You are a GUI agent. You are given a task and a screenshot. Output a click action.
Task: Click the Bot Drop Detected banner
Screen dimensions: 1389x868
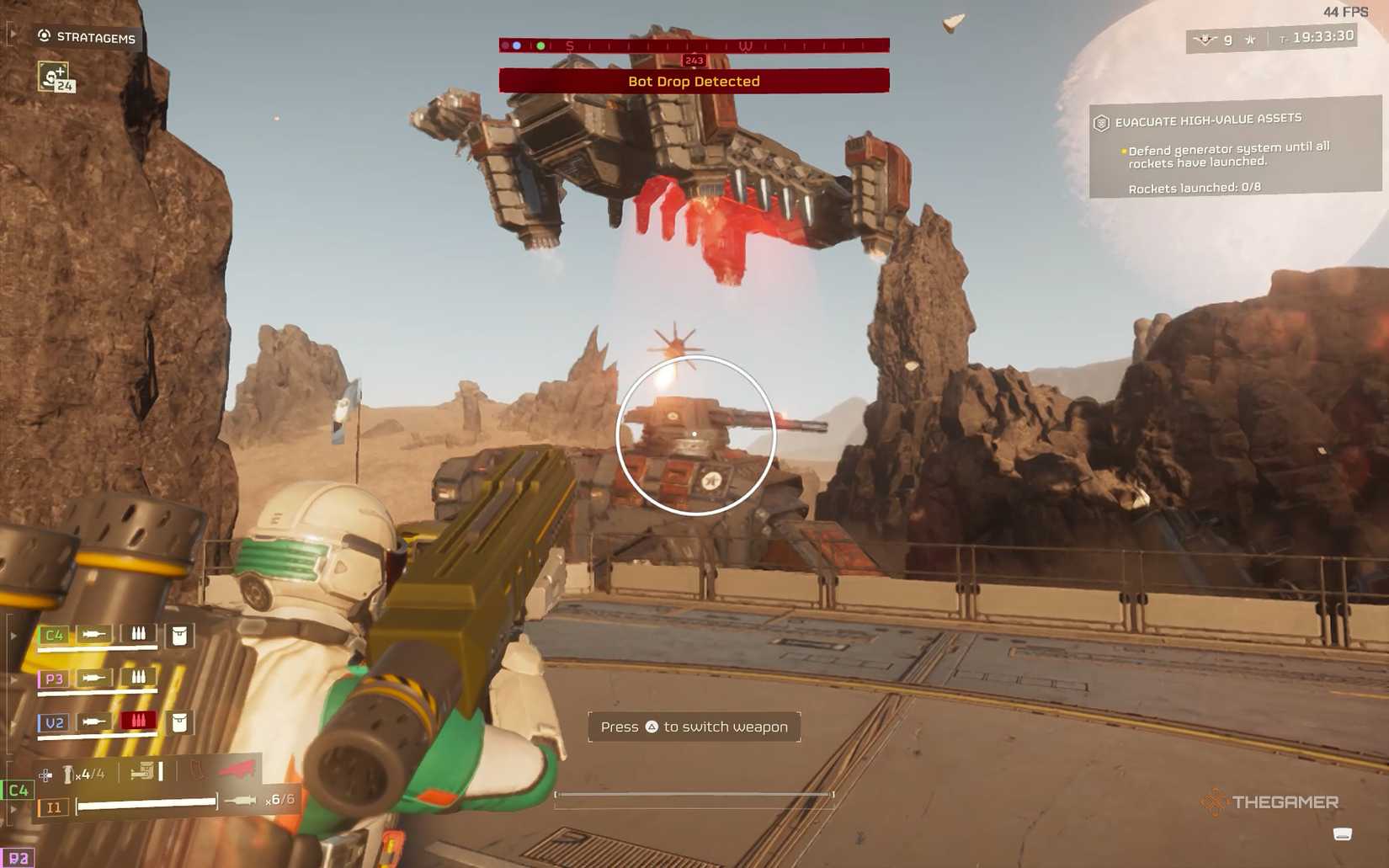[x=694, y=81]
